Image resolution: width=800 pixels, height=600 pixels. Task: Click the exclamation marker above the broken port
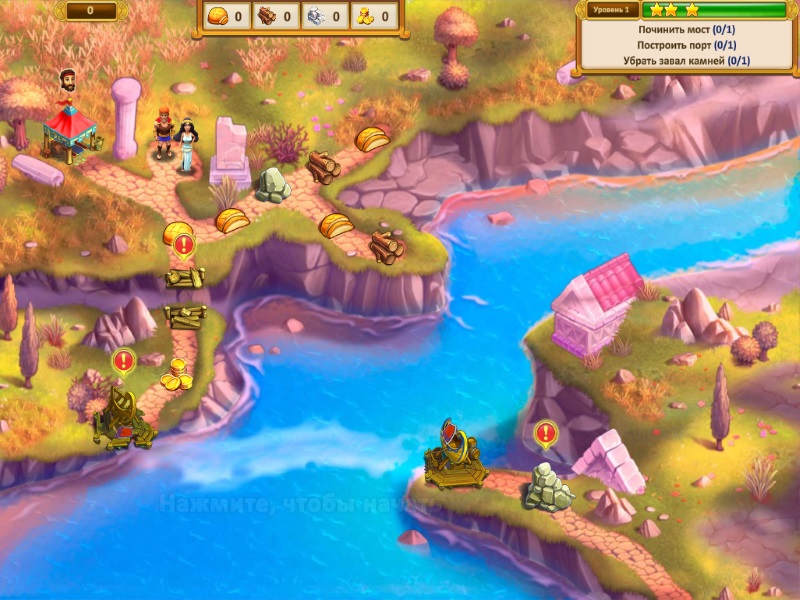coord(123,360)
